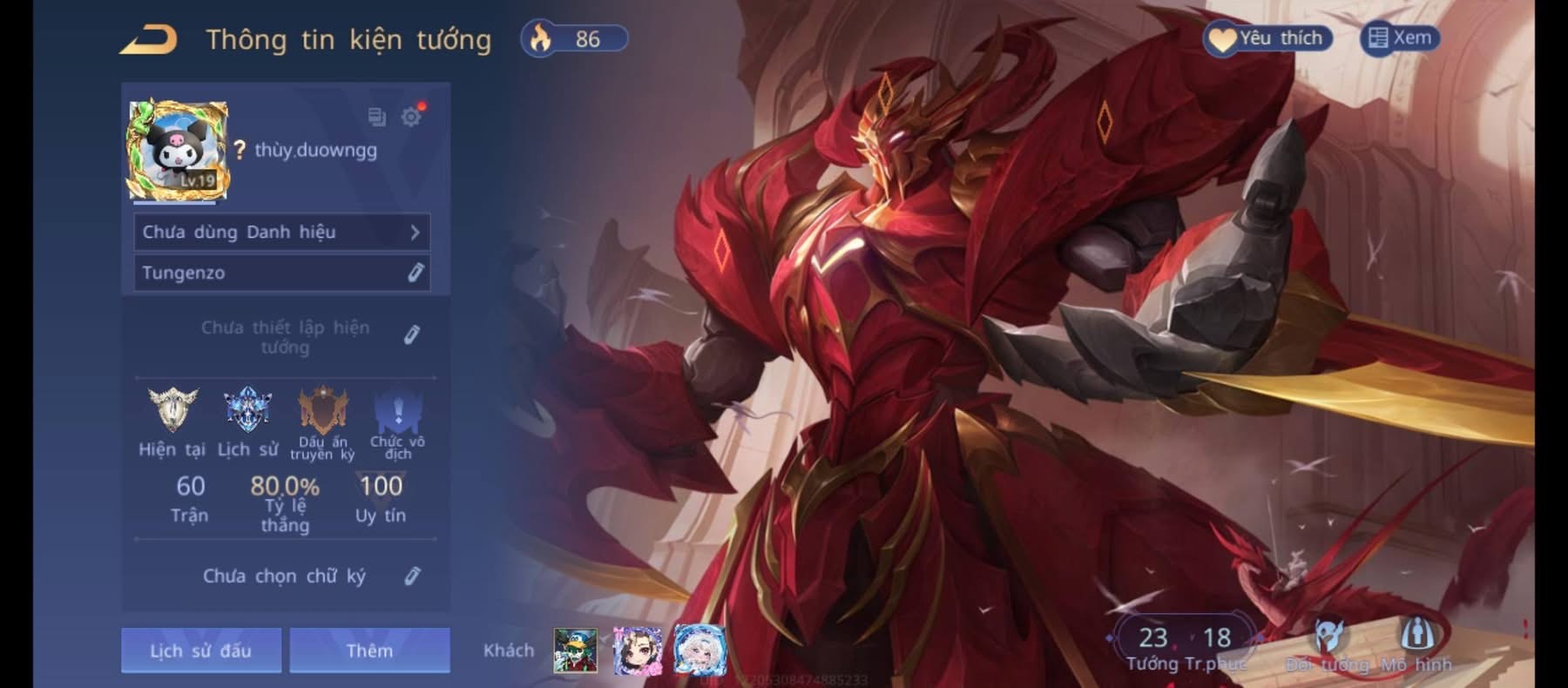Open the Tướng Tr.phục counts panel
The width and height of the screenshot is (1568, 688).
point(1185,646)
